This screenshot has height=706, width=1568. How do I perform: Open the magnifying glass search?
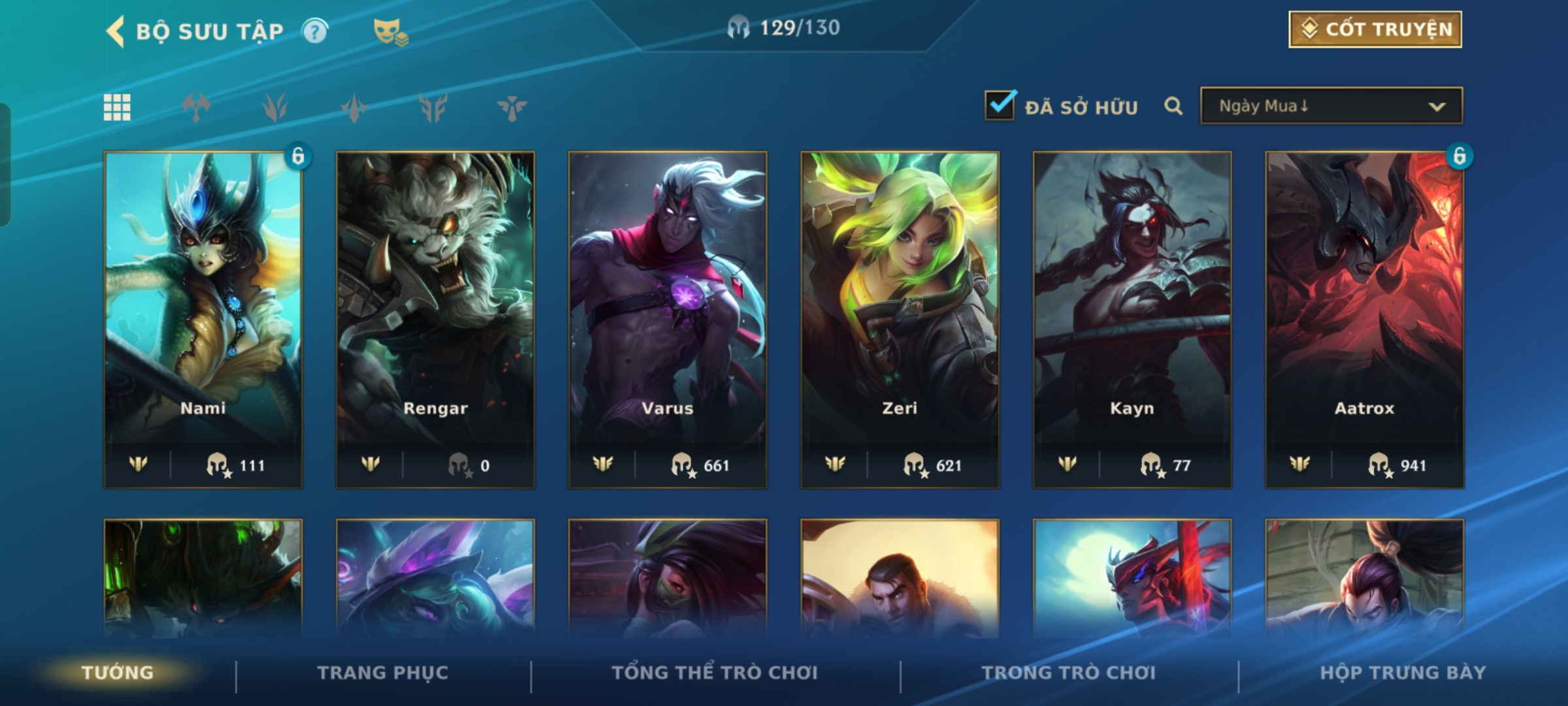coord(1173,106)
